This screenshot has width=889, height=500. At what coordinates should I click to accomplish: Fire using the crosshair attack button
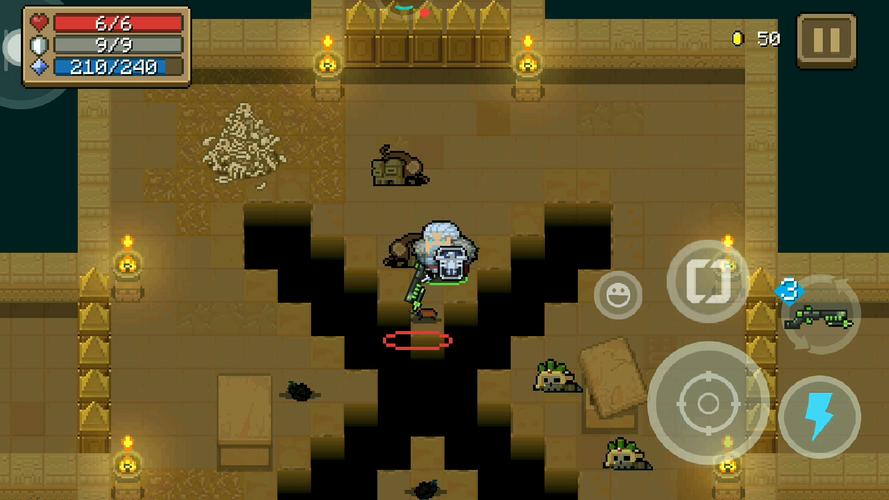pyautogui.click(x=708, y=403)
